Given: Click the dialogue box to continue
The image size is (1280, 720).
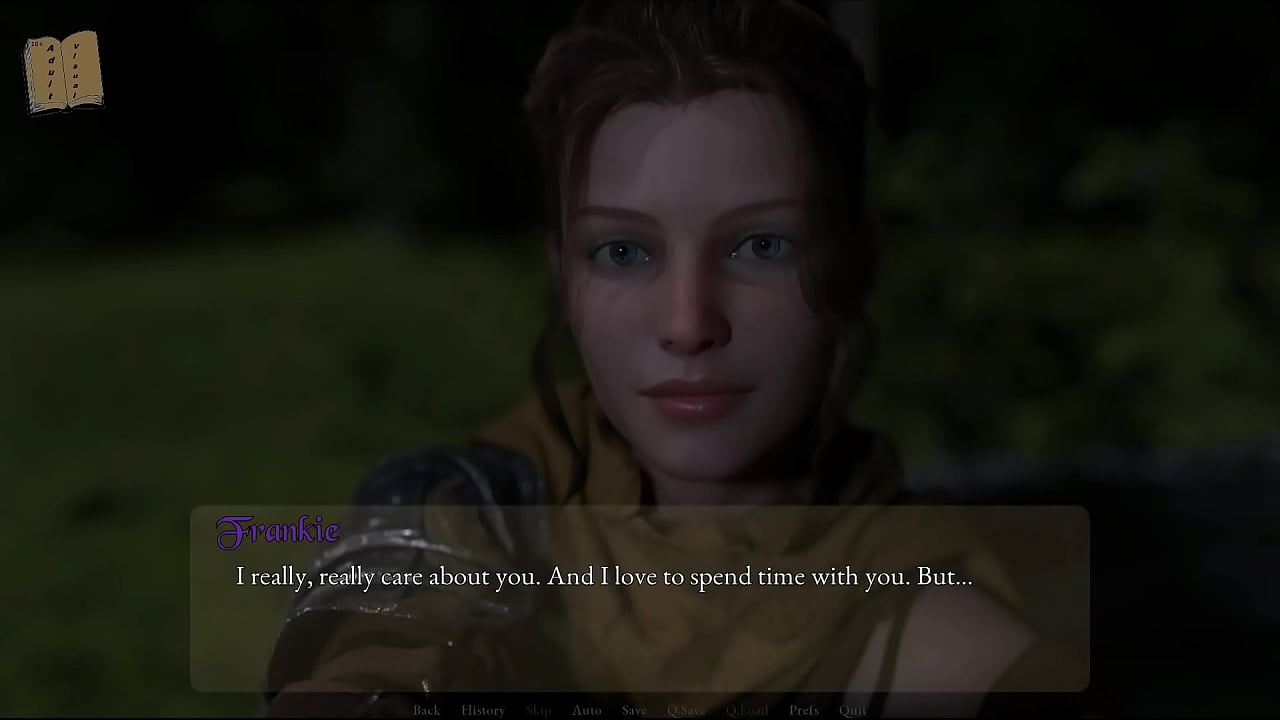Looking at the screenshot, I should (x=640, y=620).
